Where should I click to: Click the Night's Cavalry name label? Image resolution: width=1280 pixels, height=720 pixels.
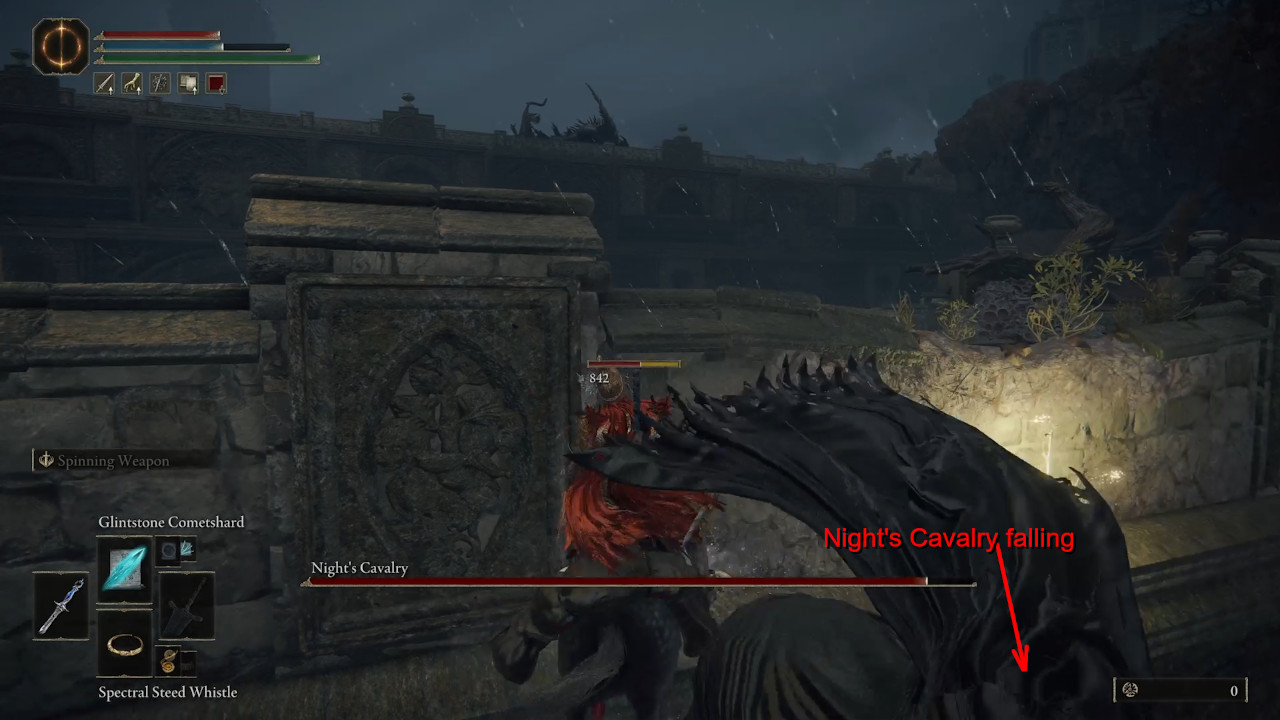(359, 567)
